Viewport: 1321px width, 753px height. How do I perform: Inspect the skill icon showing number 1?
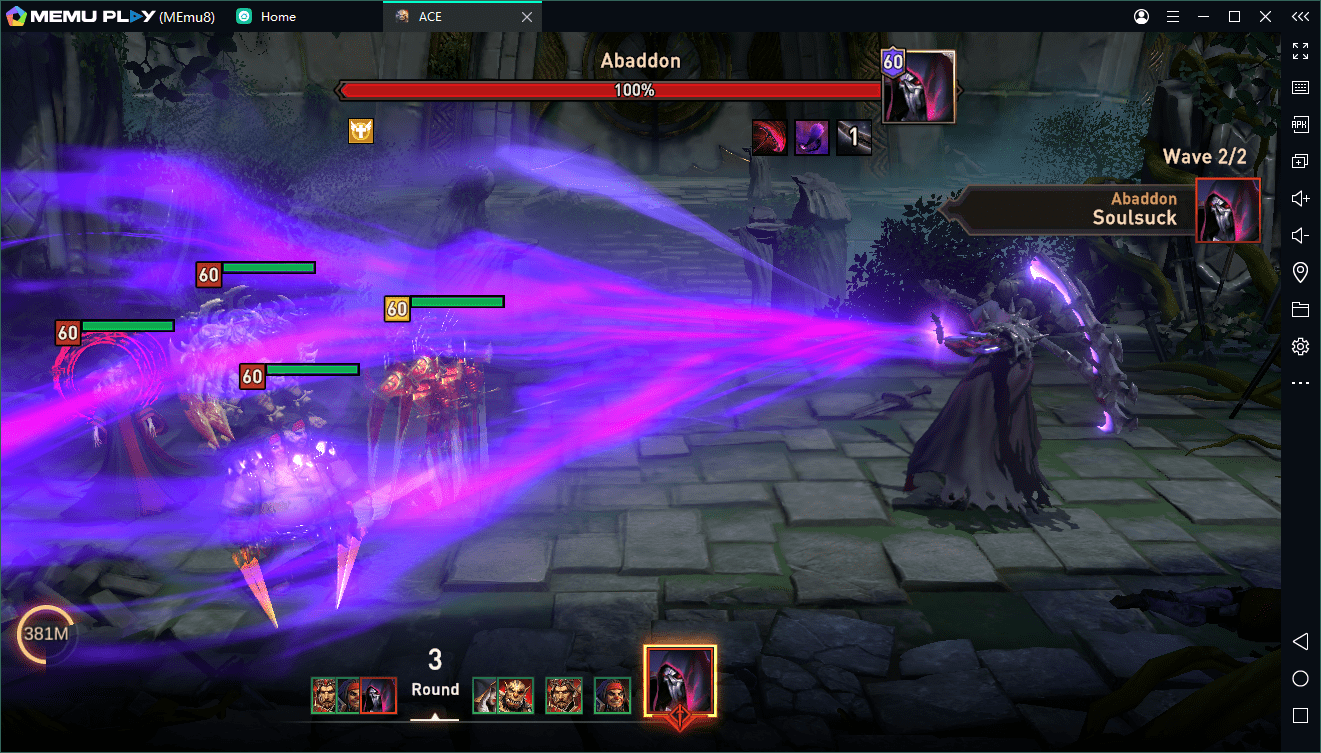pos(854,138)
